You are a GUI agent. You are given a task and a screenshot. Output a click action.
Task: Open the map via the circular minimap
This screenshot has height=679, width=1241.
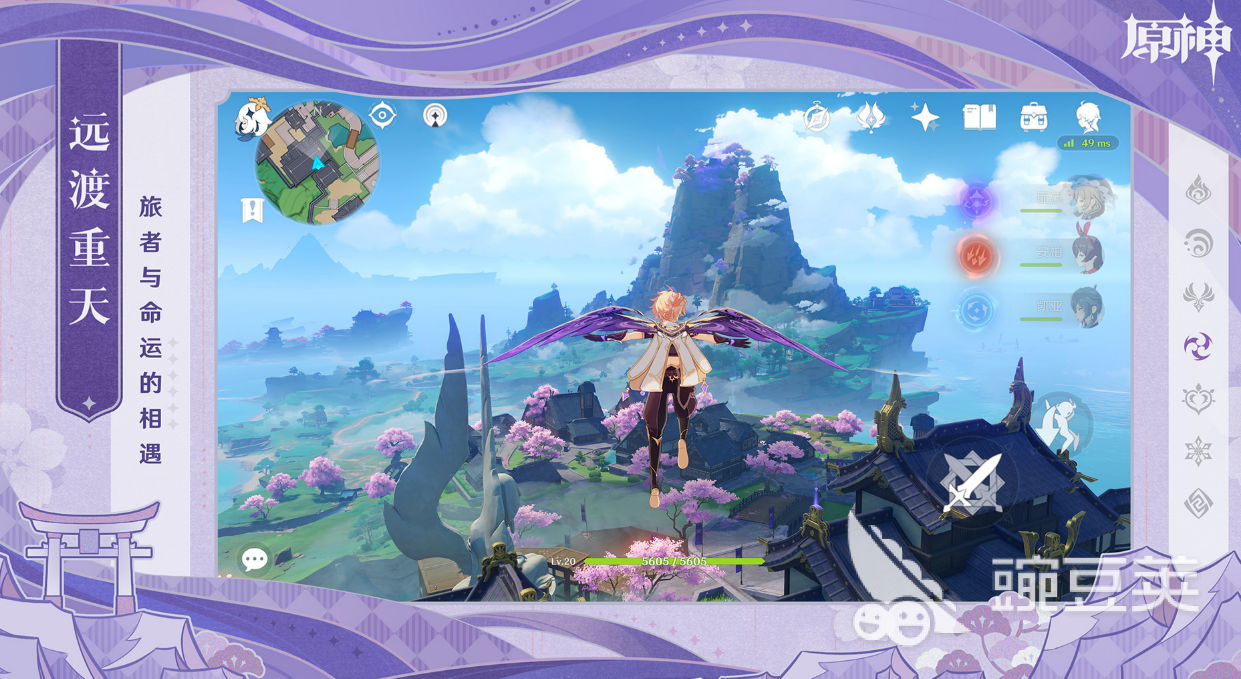317,163
